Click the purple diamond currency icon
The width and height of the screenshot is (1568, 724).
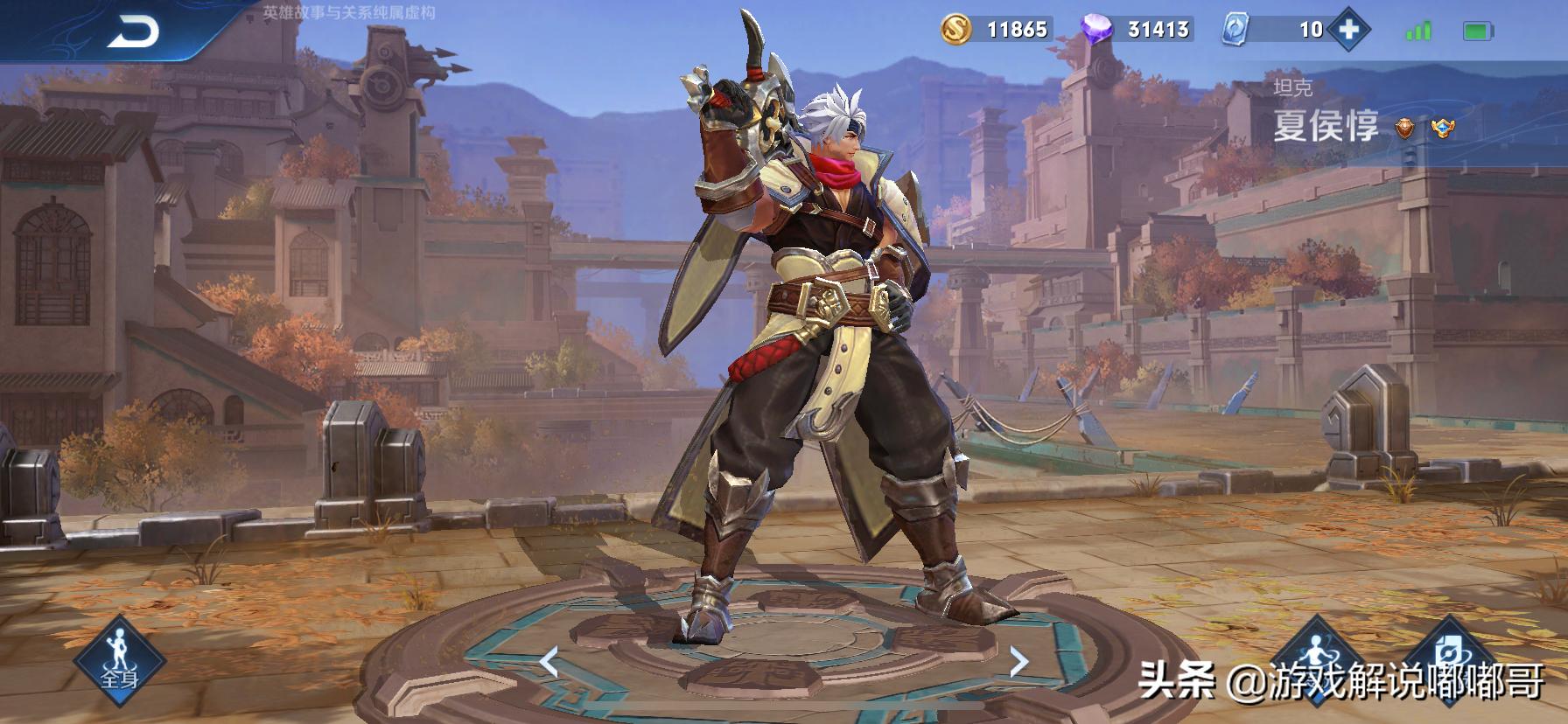coord(1097,30)
